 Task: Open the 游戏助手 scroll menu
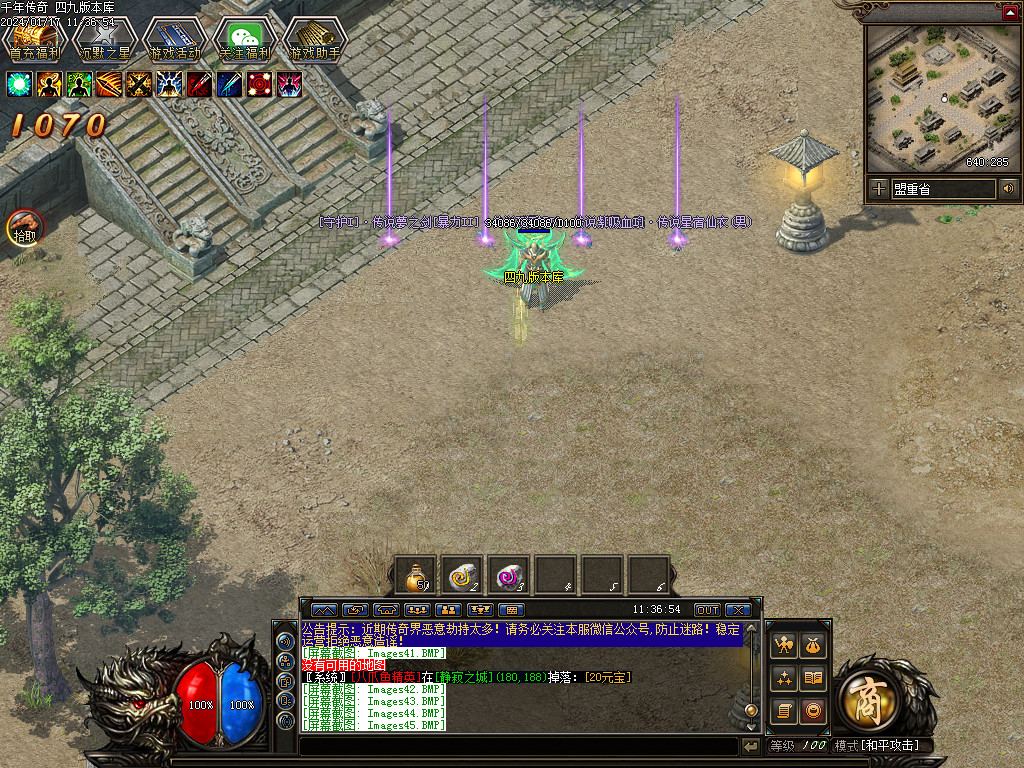(314, 39)
